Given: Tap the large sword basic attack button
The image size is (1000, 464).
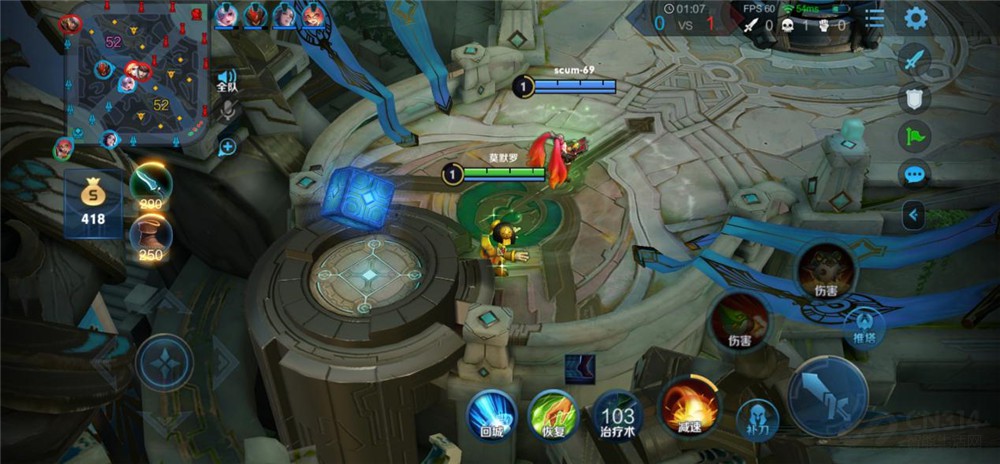Looking at the screenshot, I should coord(828,396).
